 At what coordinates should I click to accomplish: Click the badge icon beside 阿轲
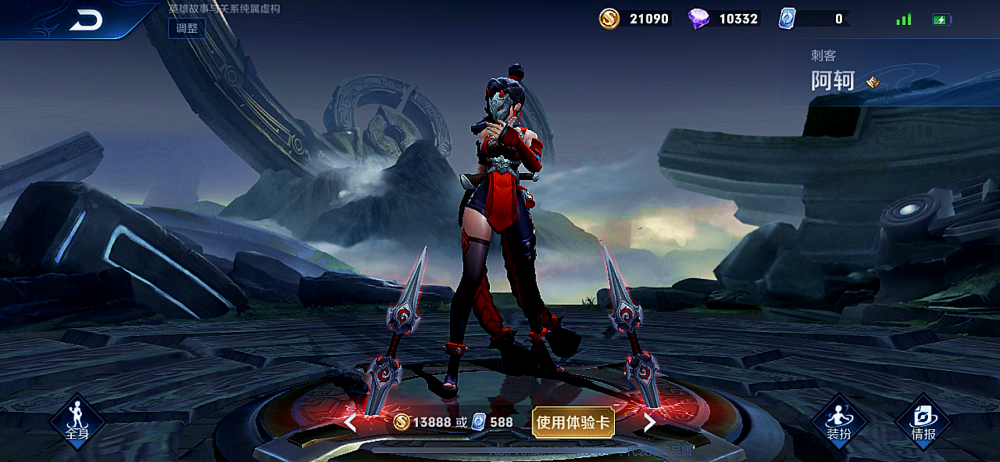point(872,82)
